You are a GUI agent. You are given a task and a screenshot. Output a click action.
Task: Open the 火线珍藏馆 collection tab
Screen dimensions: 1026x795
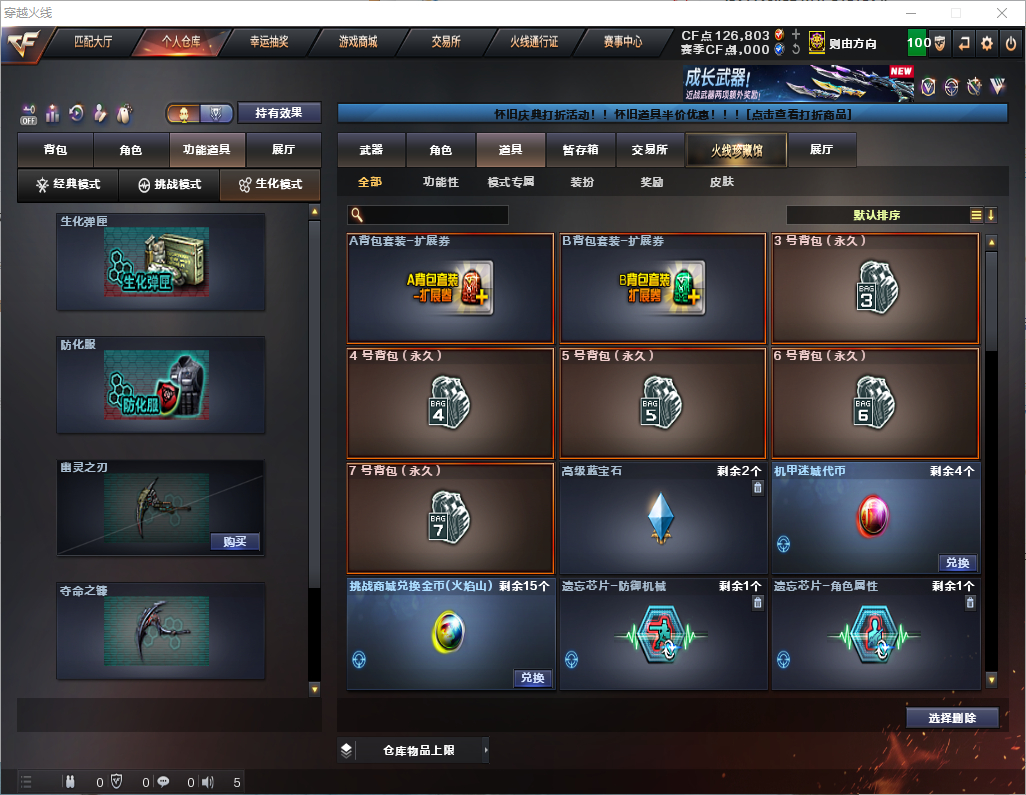736,150
